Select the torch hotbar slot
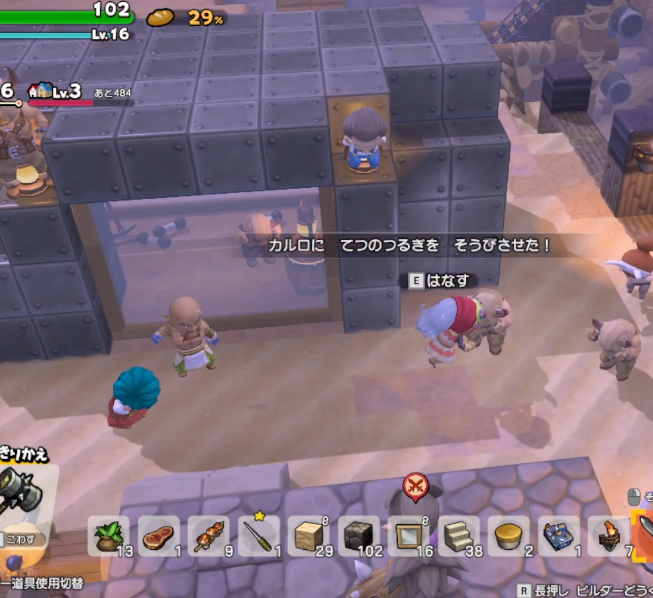653x598 pixels. click(x=608, y=536)
